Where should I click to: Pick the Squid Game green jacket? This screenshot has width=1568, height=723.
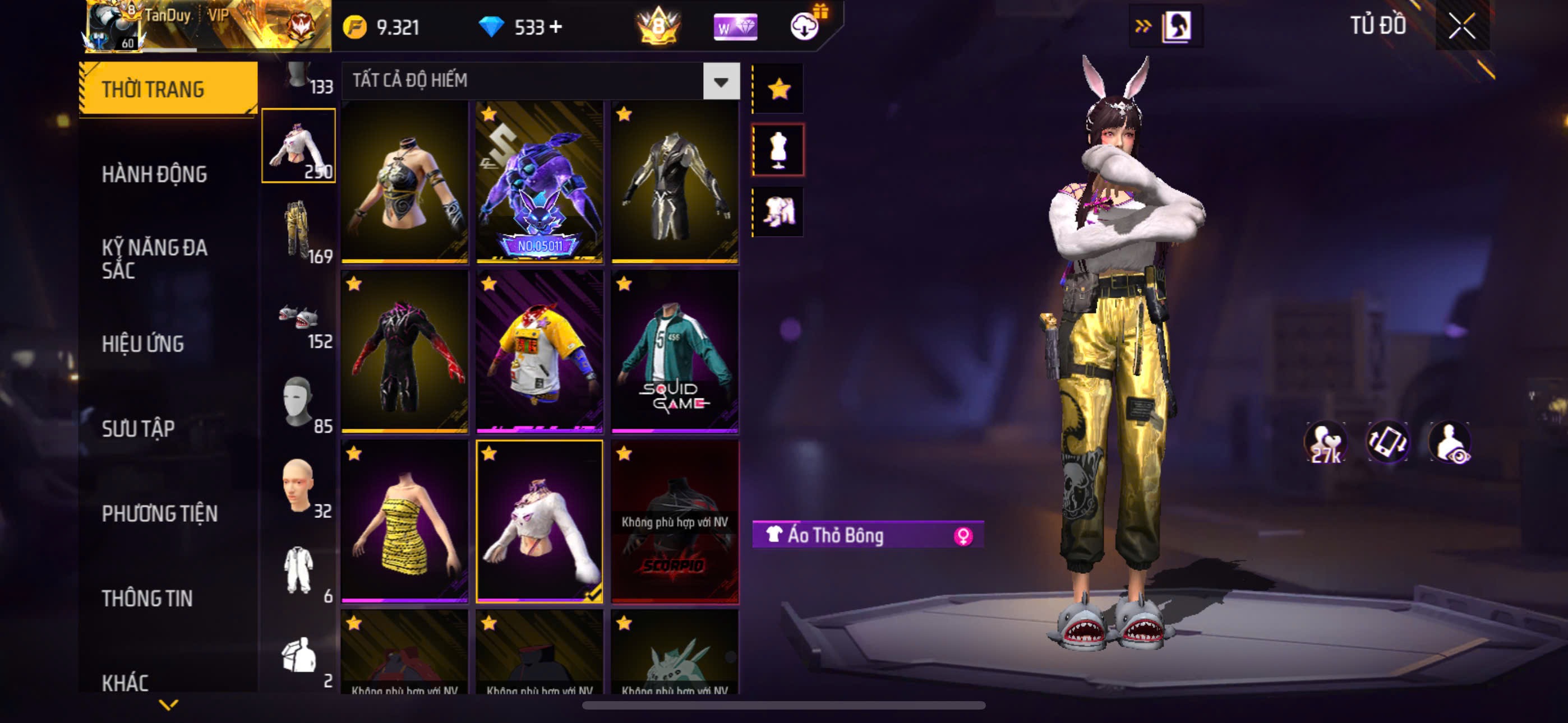click(675, 352)
